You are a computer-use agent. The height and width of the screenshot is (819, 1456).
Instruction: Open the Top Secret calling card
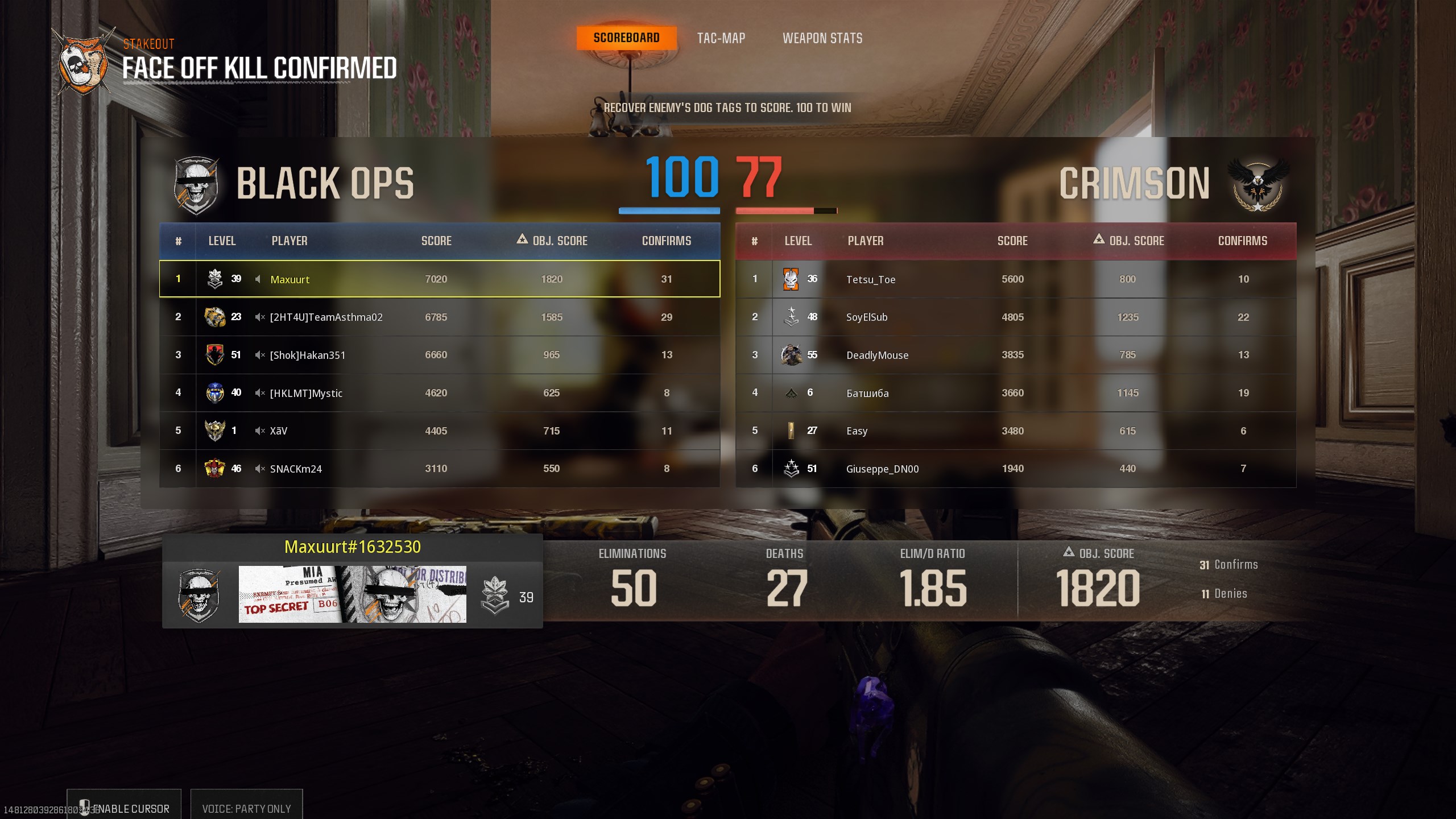point(352,594)
